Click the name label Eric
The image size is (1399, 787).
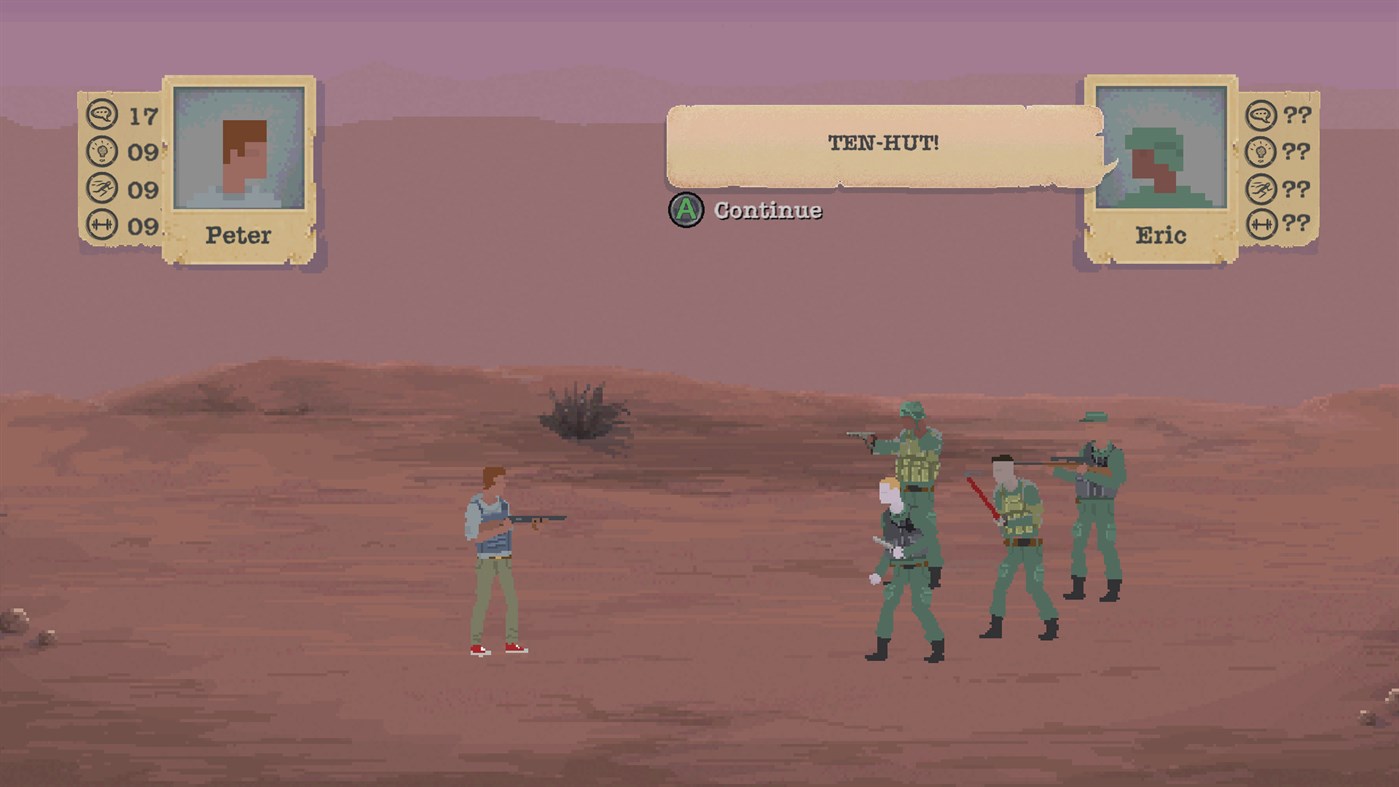(1160, 236)
